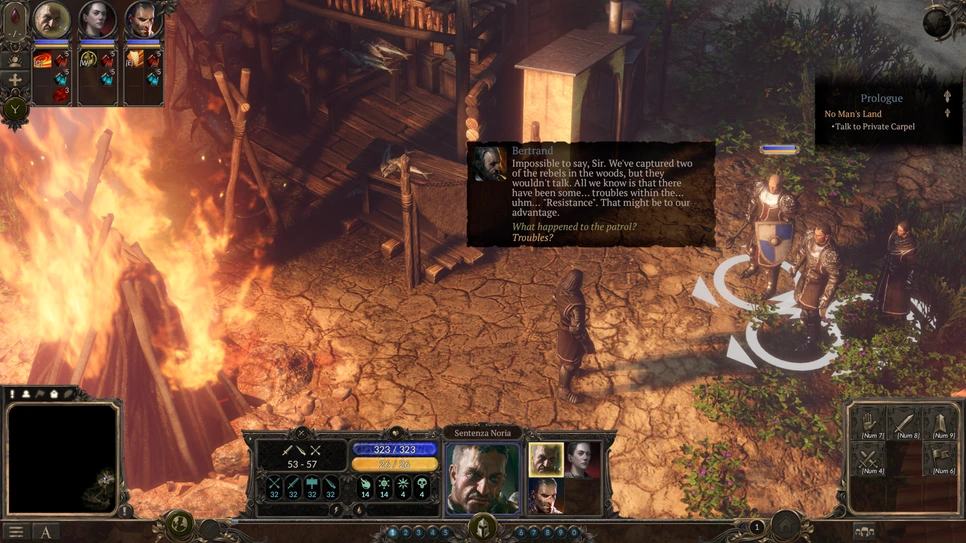Toggle the plus cross button under the gem
The height and width of the screenshot is (543, 966).
(x=15, y=80)
